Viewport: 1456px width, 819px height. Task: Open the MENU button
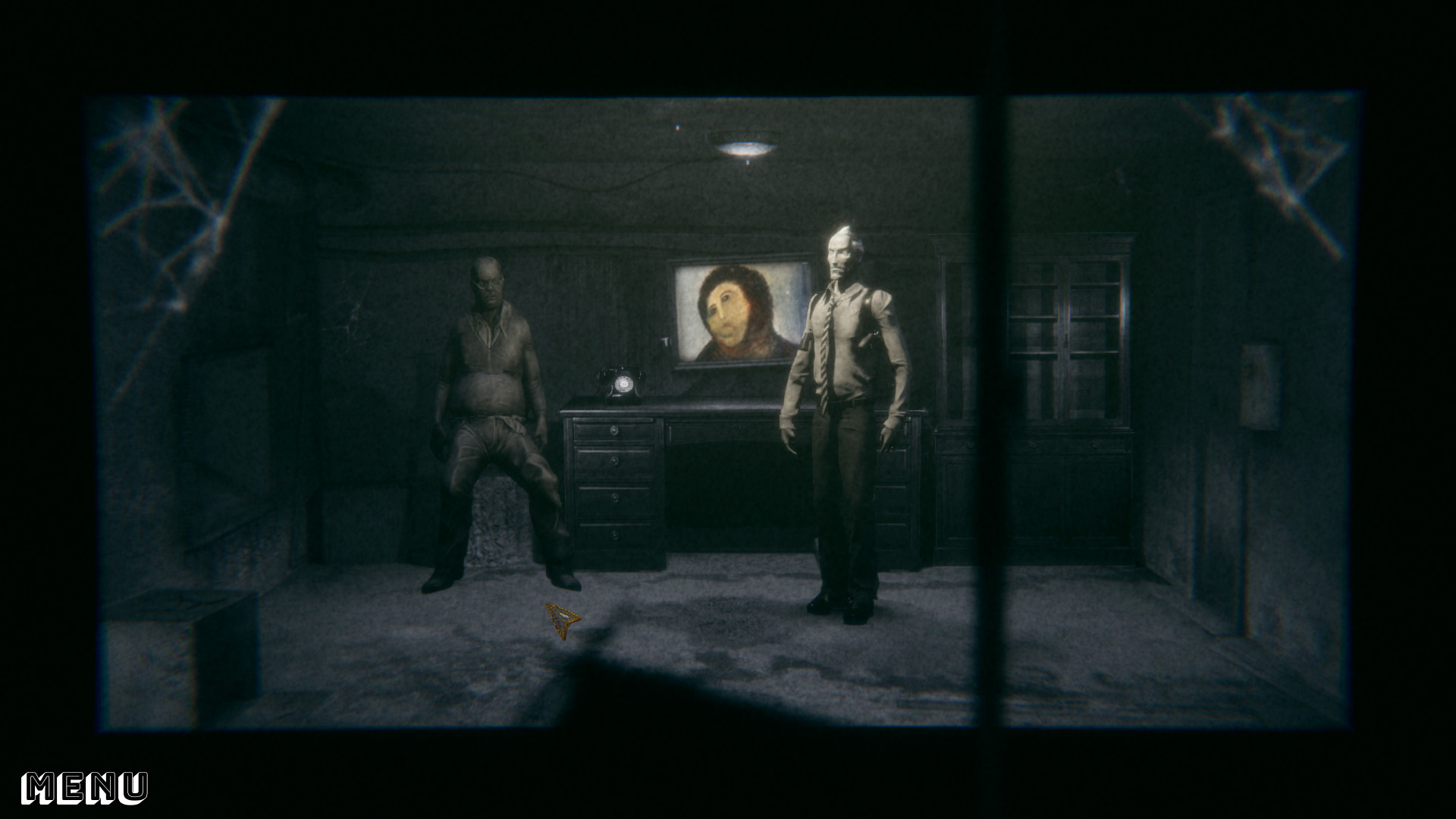pyautogui.click(x=84, y=788)
